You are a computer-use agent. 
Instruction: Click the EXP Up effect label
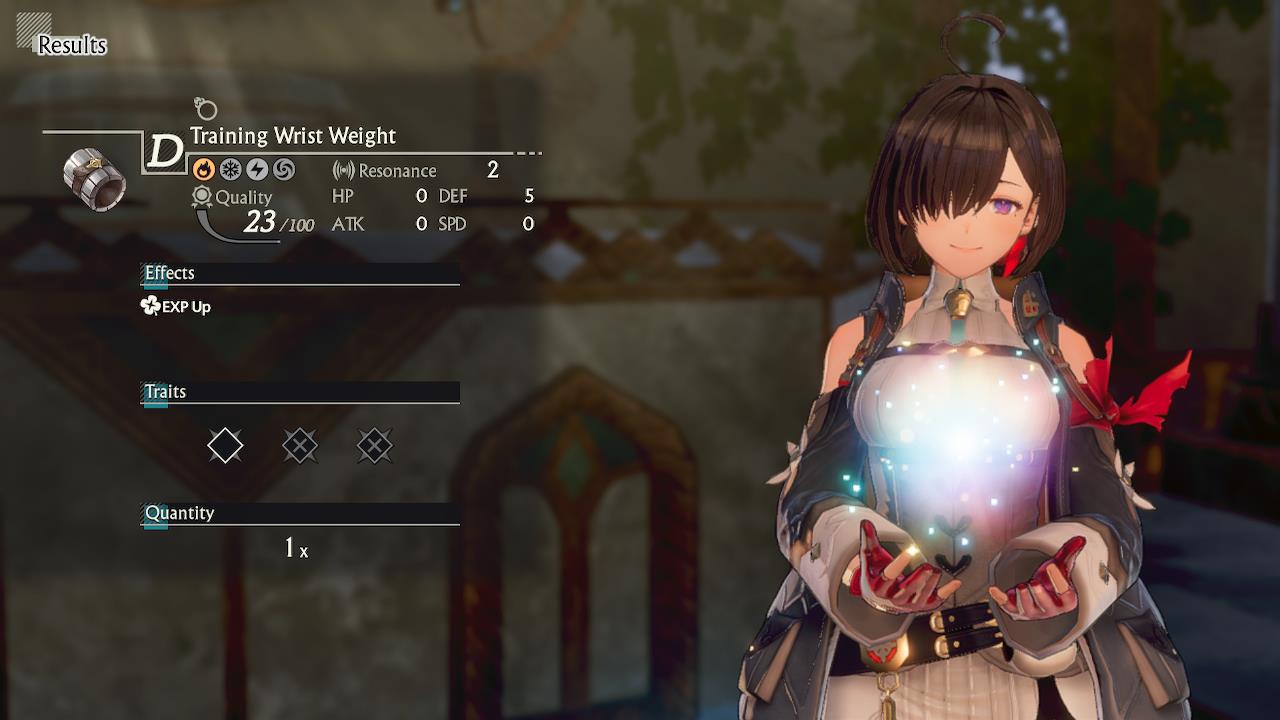pyautogui.click(x=186, y=307)
